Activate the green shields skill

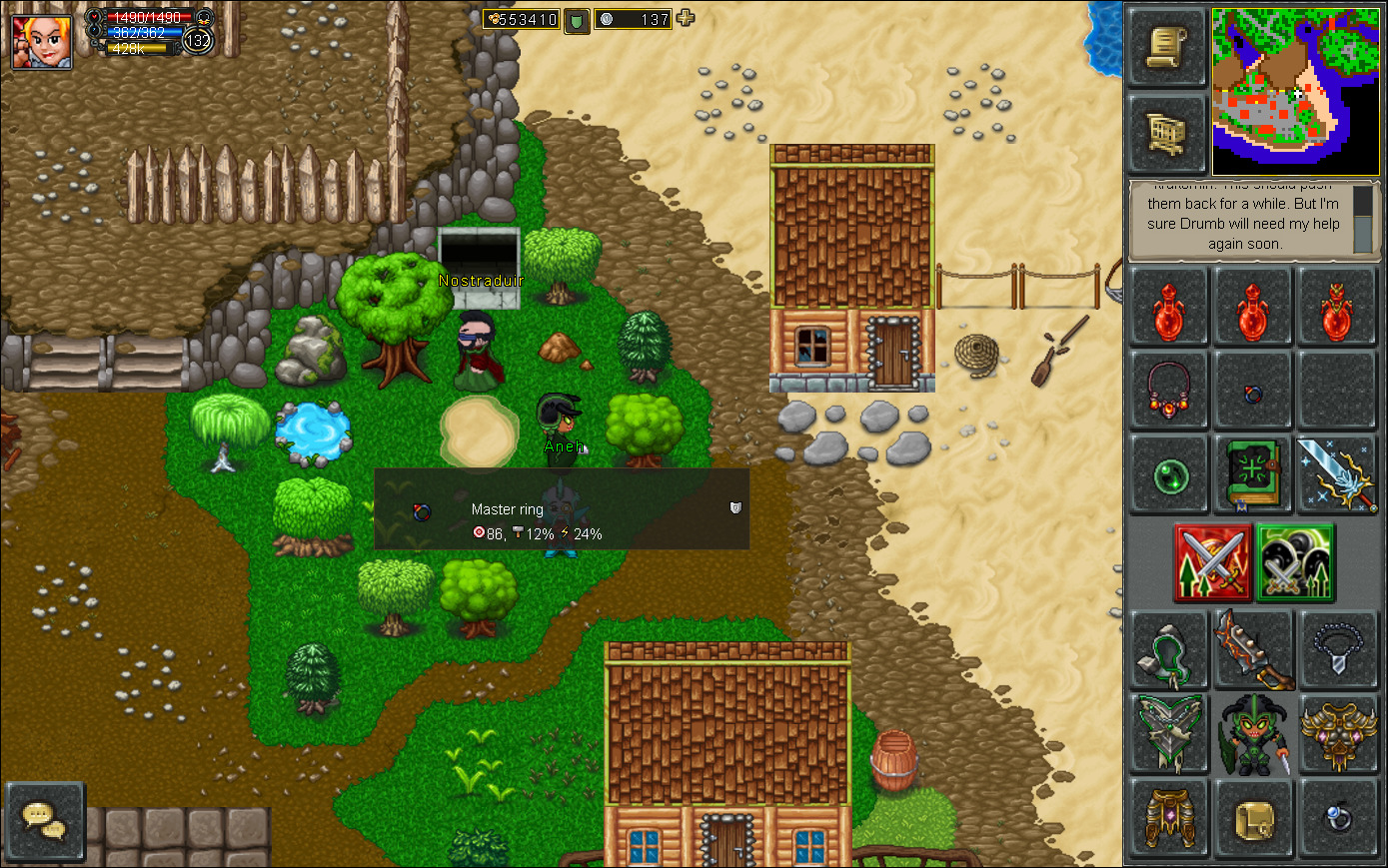tap(1295, 562)
